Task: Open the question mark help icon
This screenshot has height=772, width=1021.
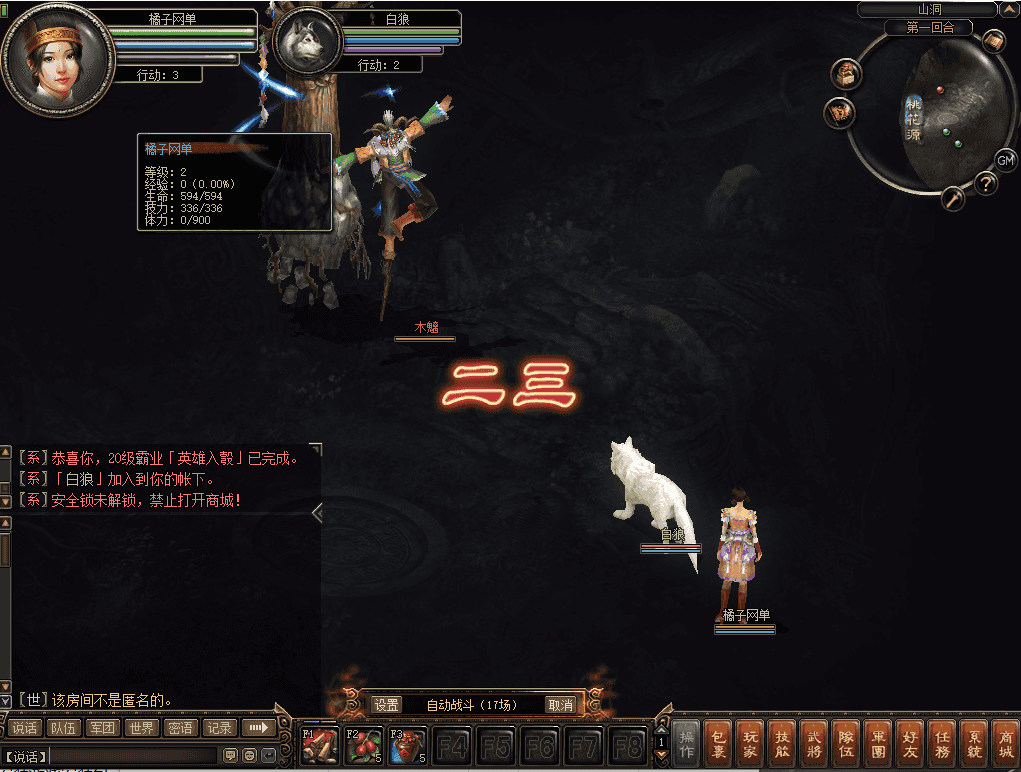Action: 986,183
